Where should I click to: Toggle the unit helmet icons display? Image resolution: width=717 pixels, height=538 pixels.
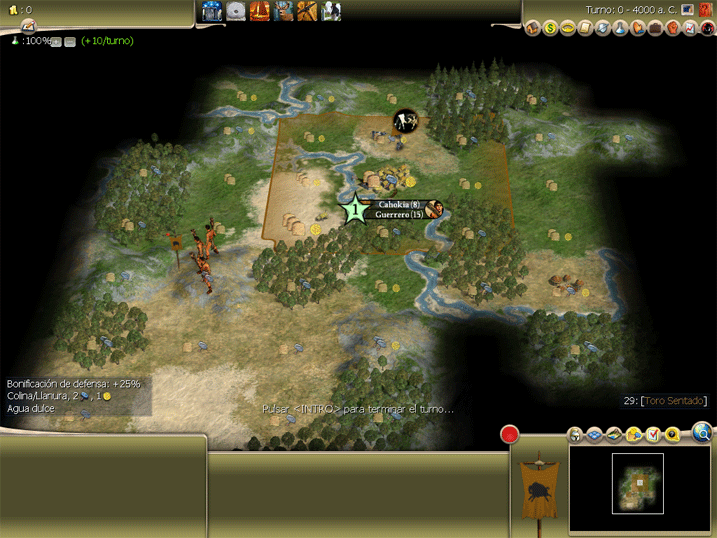(576, 435)
